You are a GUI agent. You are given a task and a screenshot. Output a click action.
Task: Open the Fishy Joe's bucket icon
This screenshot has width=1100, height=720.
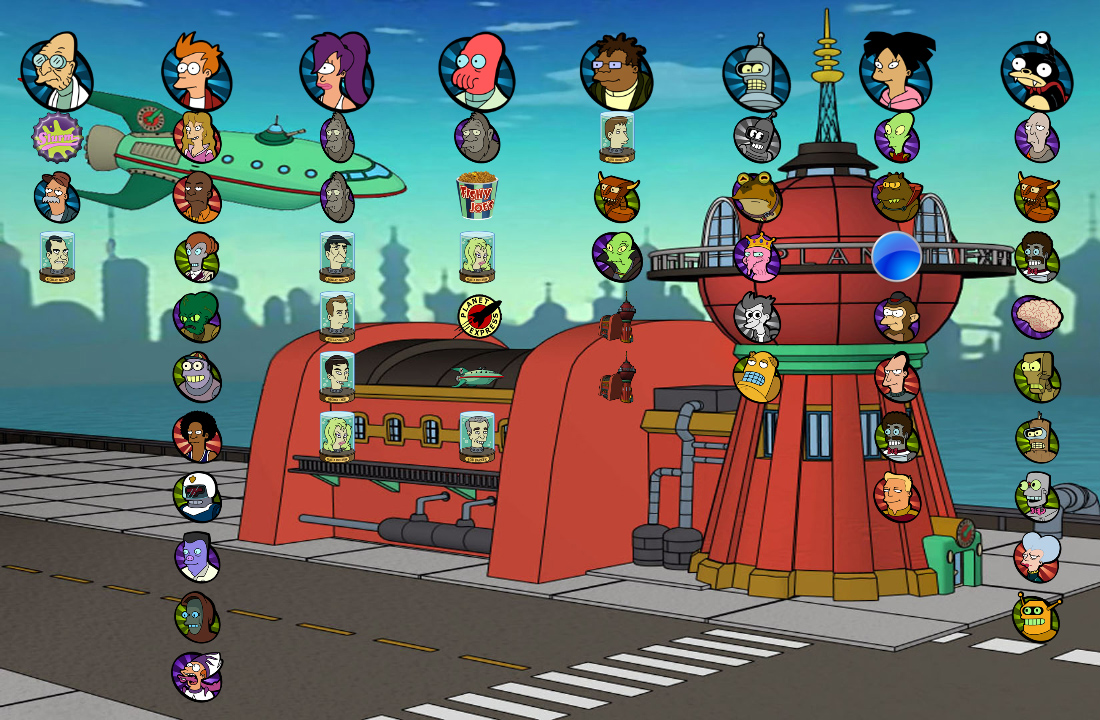[477, 196]
